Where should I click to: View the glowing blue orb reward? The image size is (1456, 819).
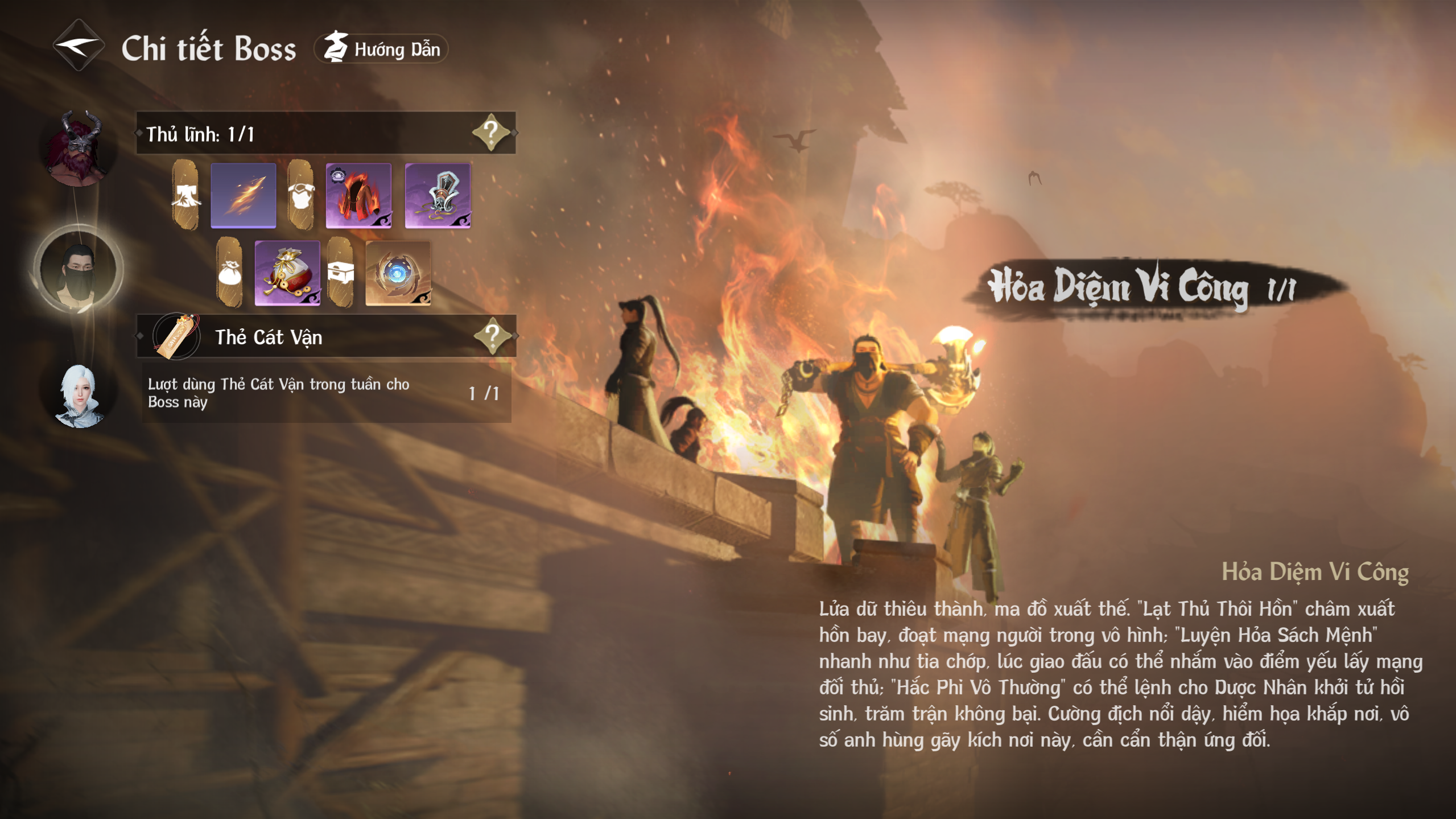pos(398,273)
